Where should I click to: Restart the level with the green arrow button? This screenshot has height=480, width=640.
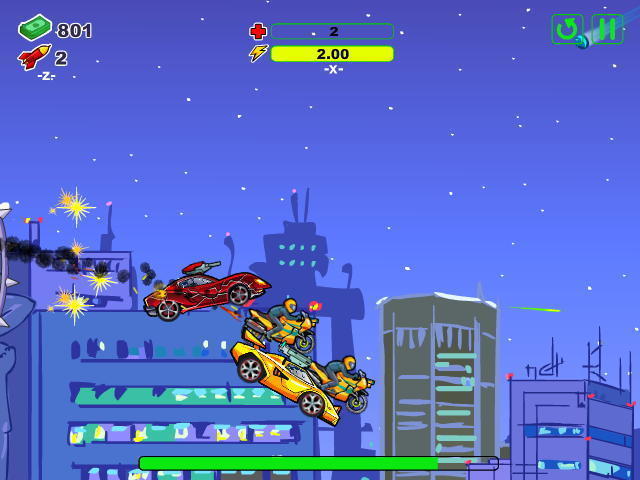567,29
